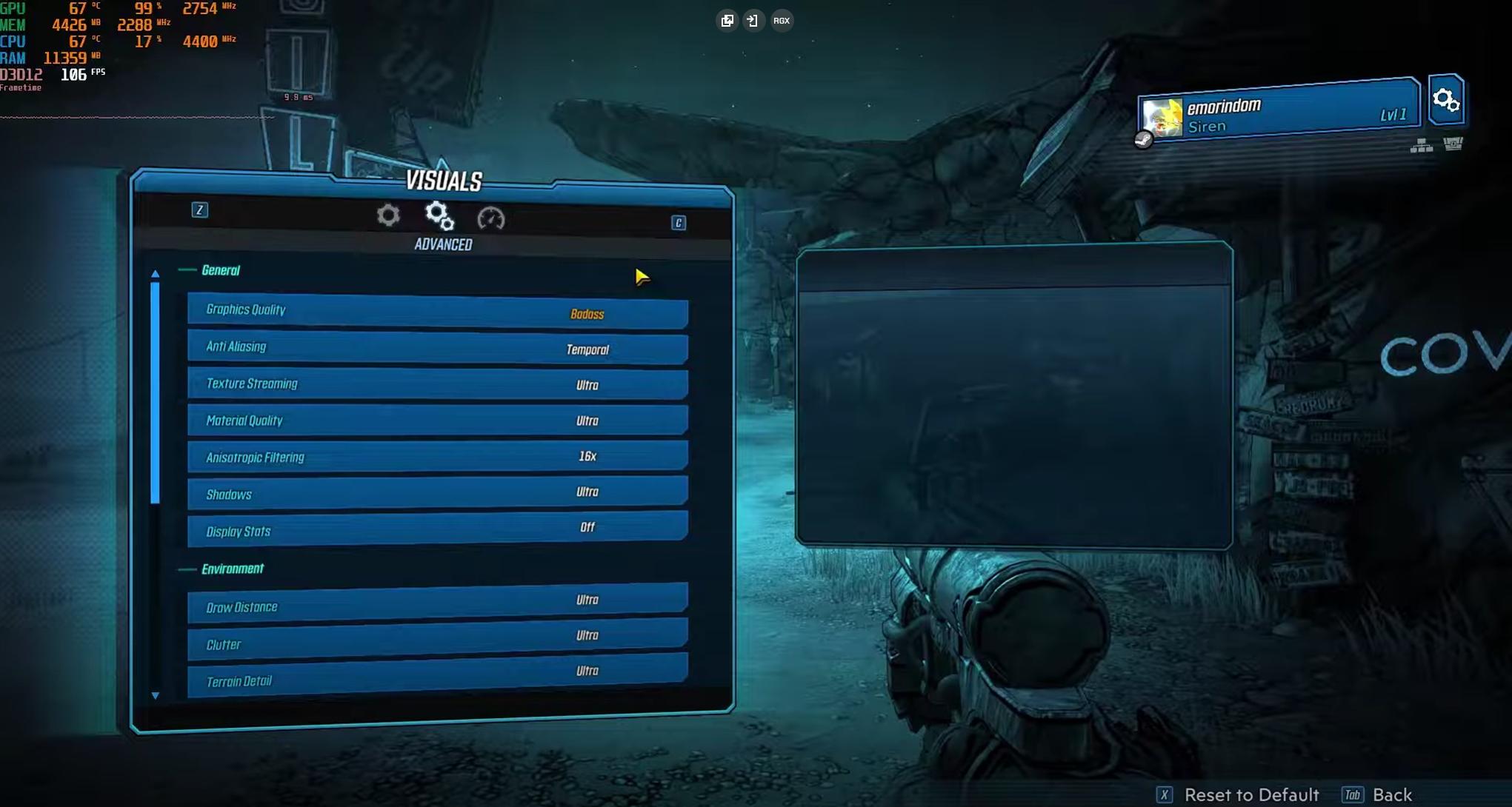Click the RGX overlay button
This screenshot has width=1512, height=807.
pos(782,21)
